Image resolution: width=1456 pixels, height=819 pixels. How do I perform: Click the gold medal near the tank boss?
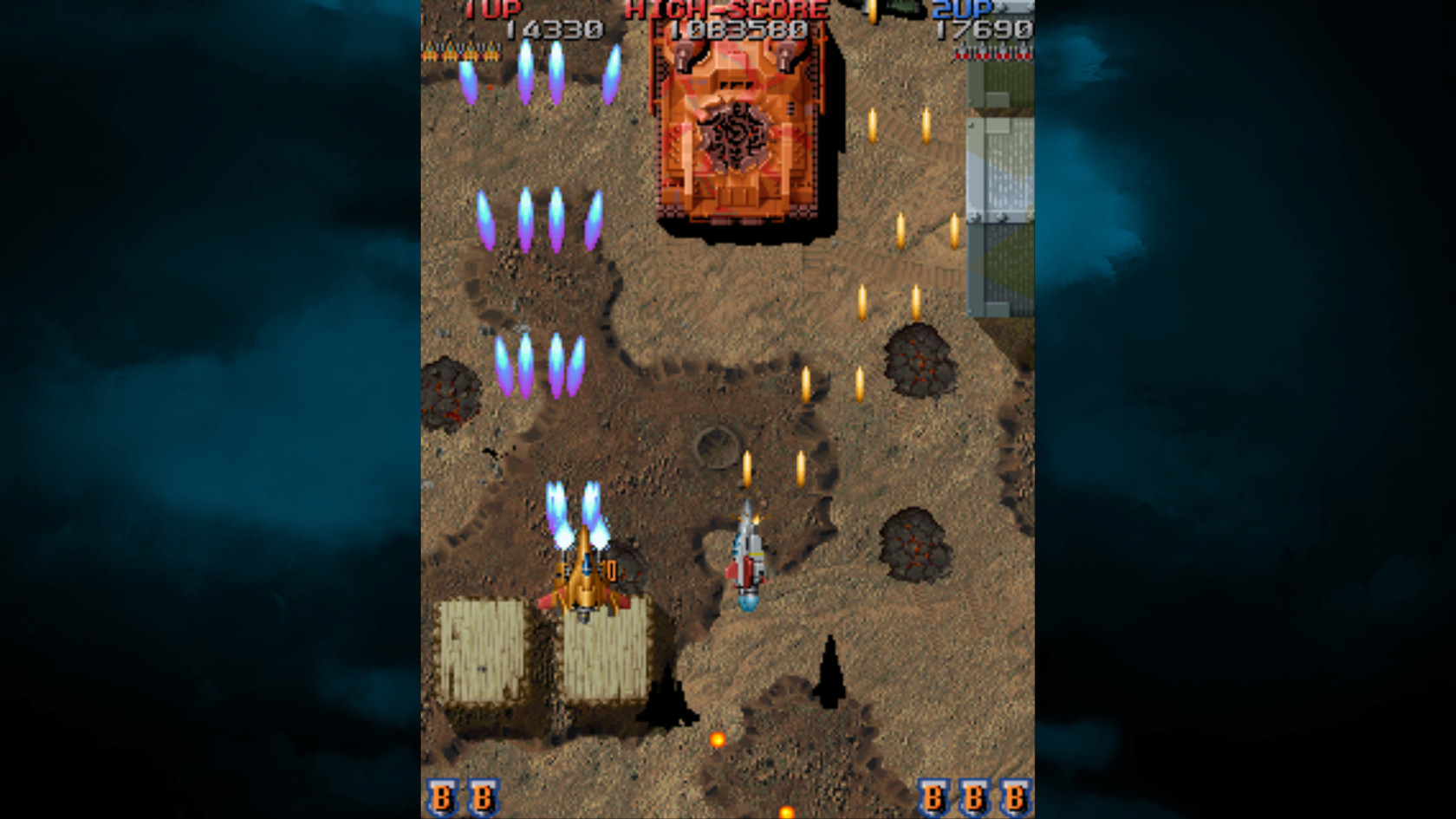874,10
